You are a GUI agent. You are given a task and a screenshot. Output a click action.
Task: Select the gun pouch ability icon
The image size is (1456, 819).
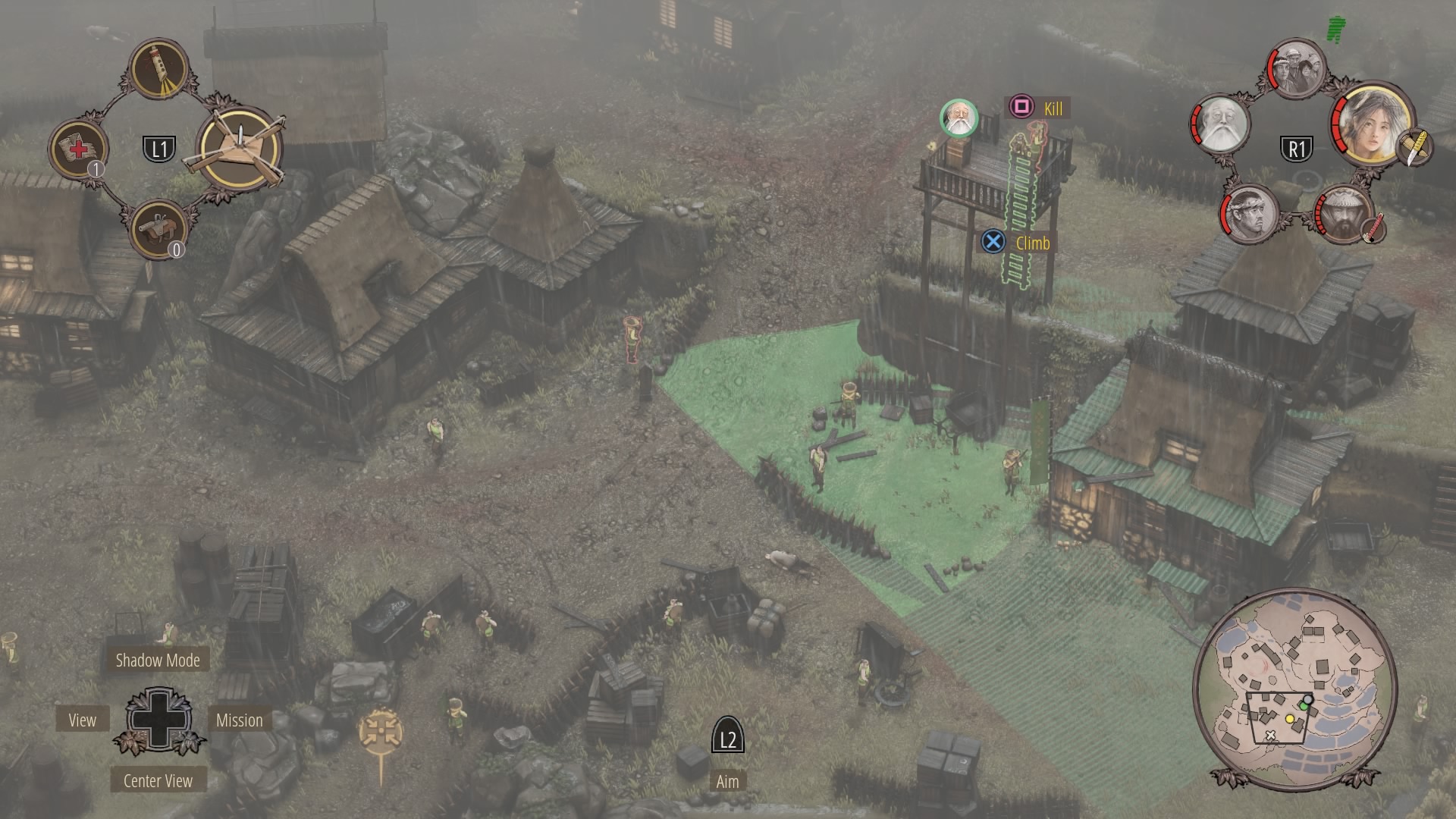point(160,227)
